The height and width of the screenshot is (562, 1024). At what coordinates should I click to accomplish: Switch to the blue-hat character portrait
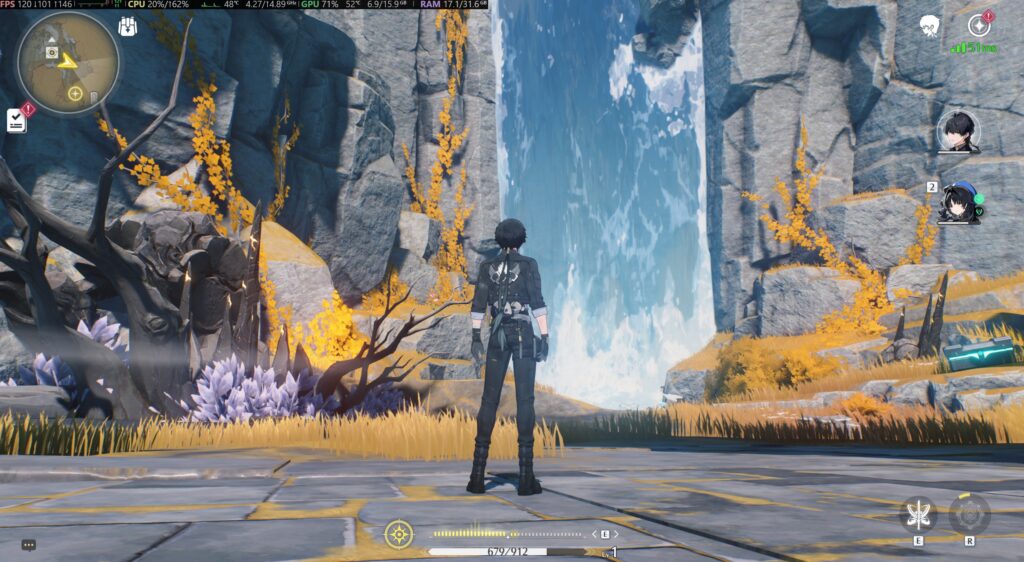(959, 203)
